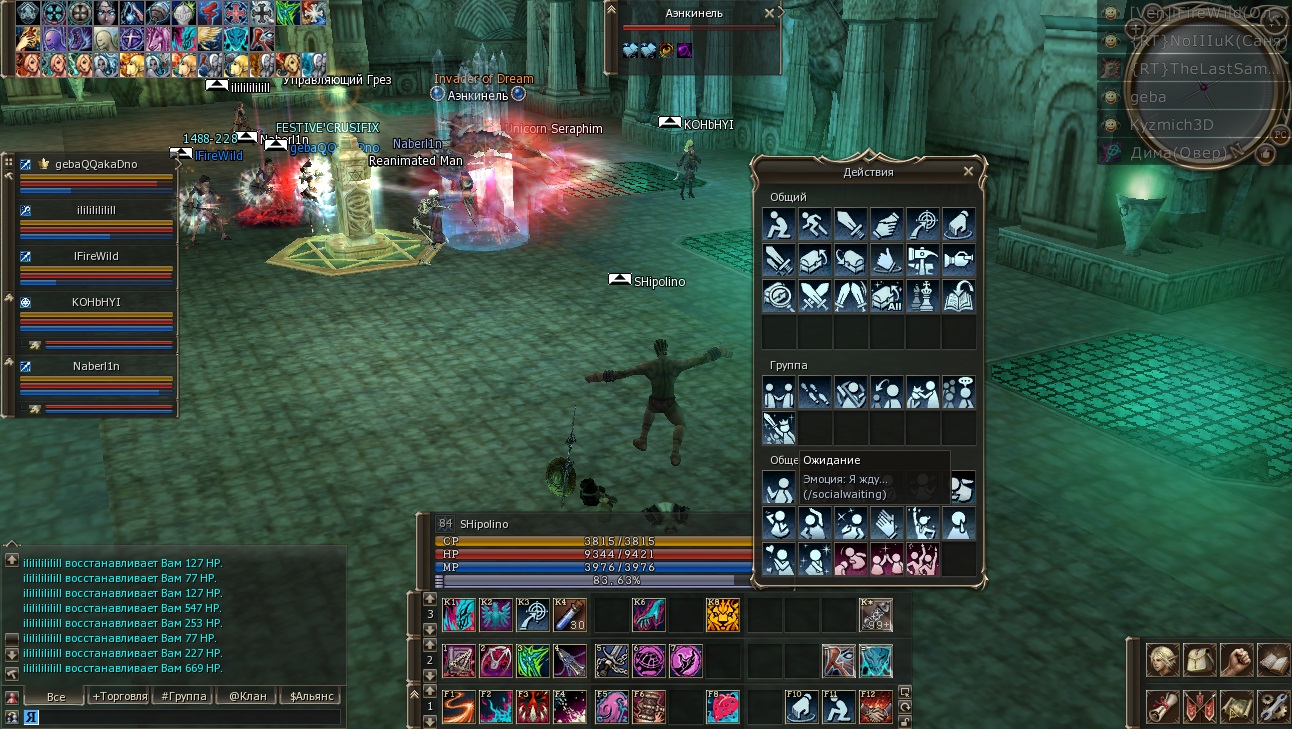
Task: Trigger the F12 handshake hotbar slot
Action: [x=874, y=707]
